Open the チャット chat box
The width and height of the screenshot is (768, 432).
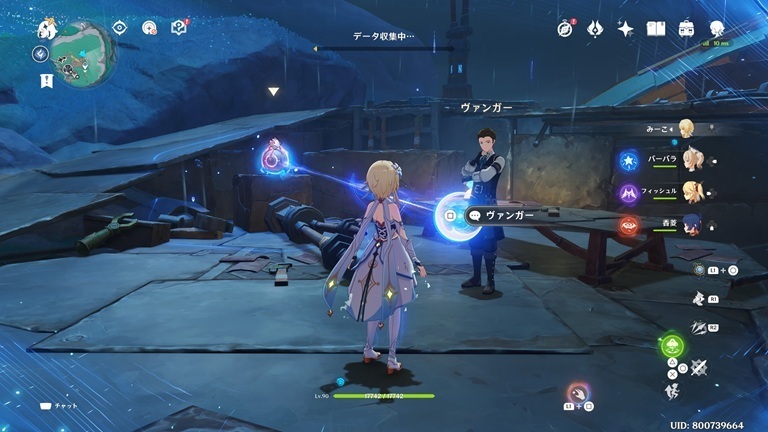[60, 406]
